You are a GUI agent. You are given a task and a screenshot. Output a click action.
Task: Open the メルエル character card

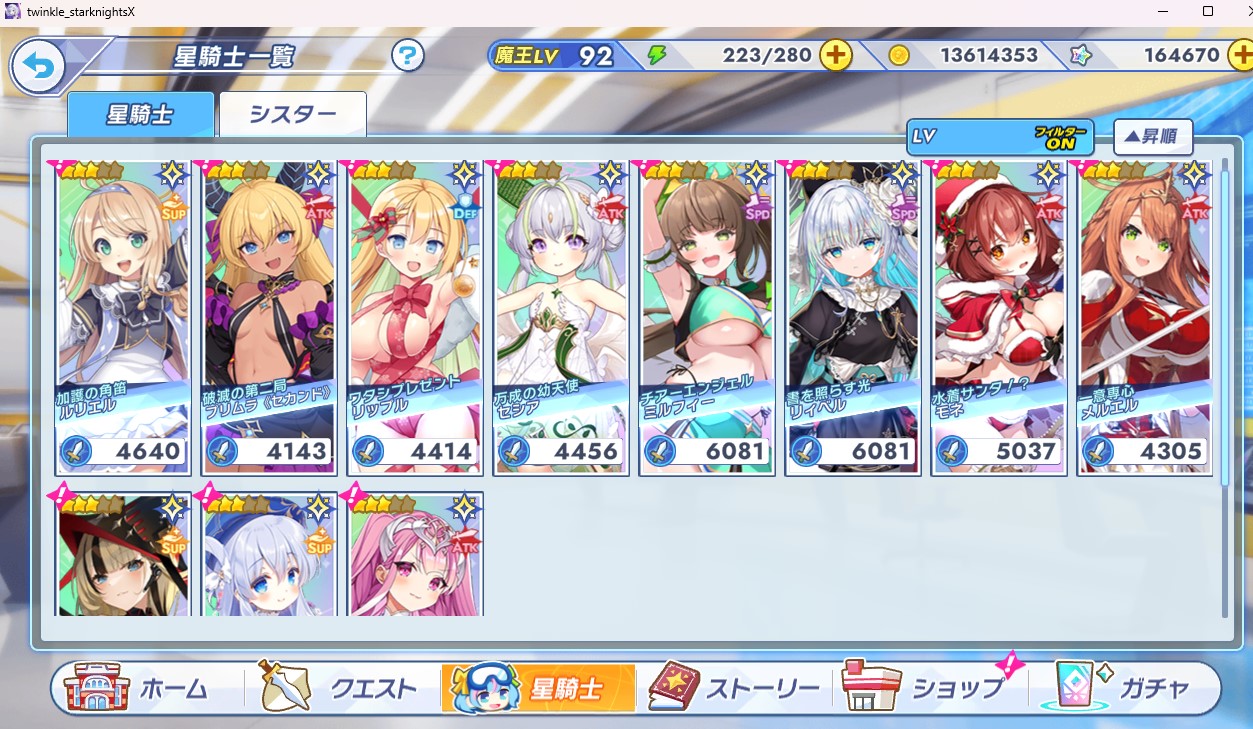(1144, 316)
